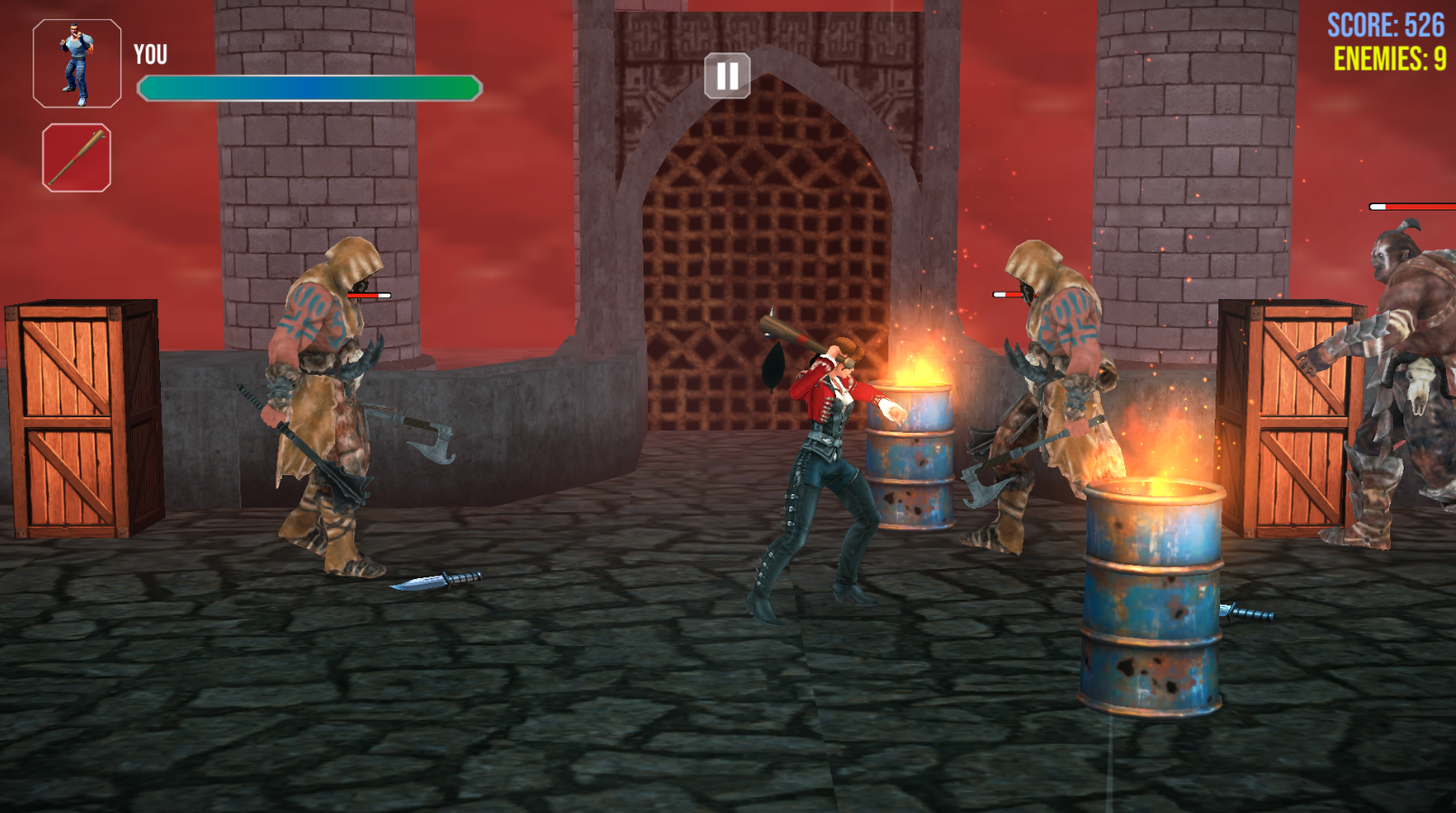This screenshot has height=813, width=1456.
Task: Tap the pause icon at top center
Action: [x=728, y=77]
